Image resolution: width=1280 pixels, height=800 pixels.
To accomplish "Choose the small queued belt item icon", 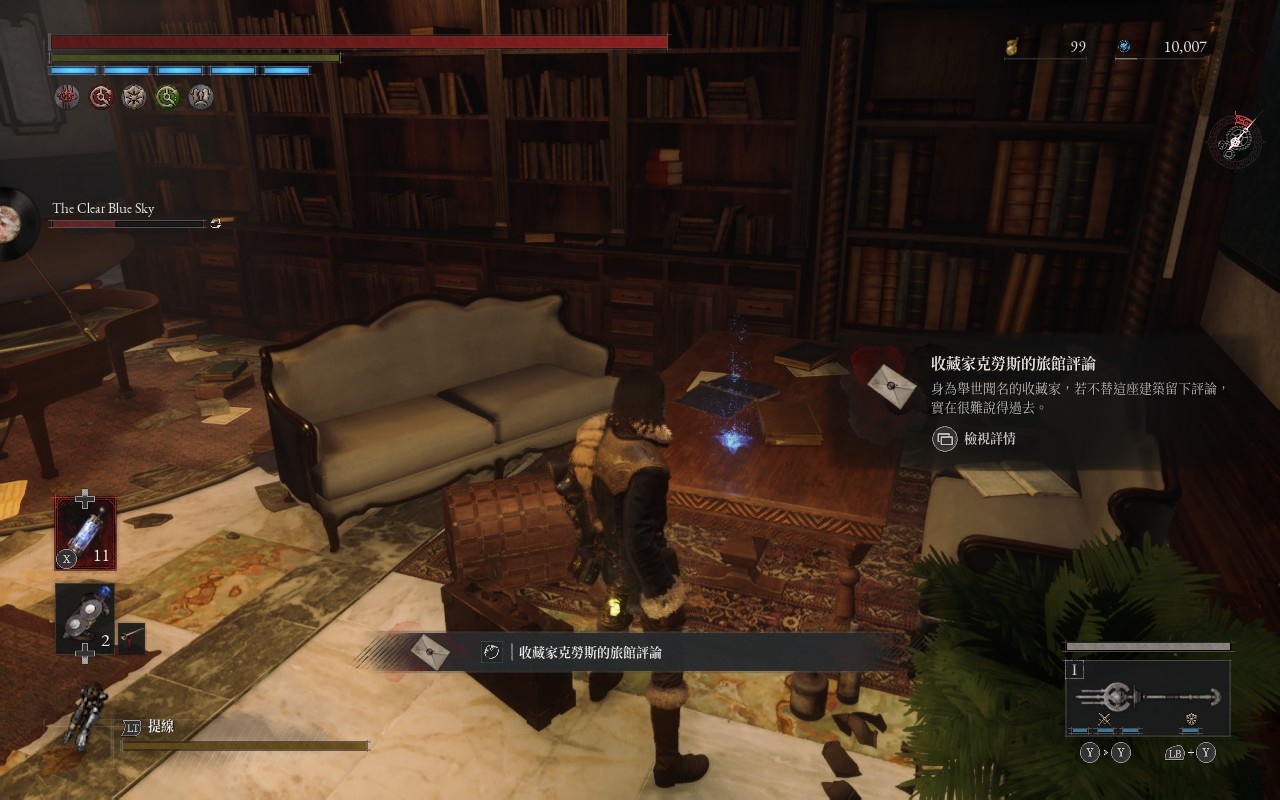I will coord(131,637).
